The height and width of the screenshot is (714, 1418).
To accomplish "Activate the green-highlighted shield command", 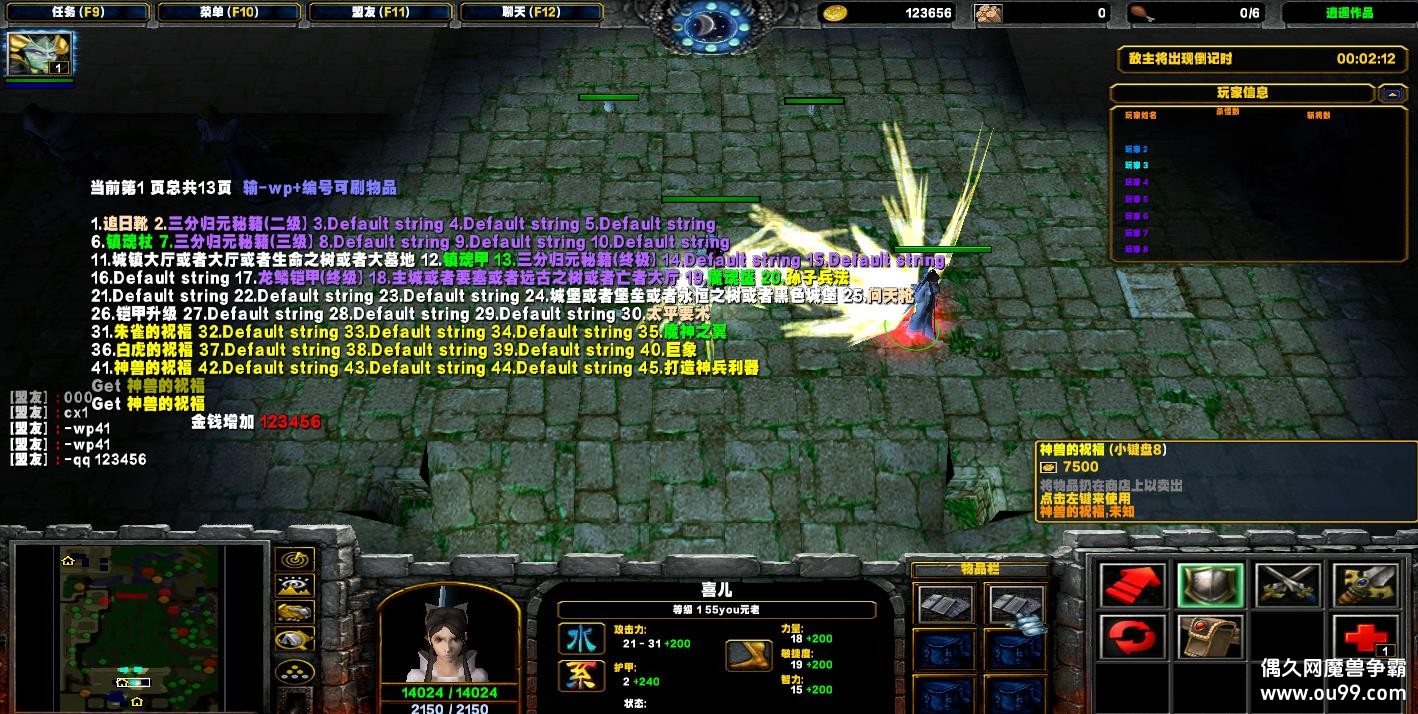I will coord(1210,586).
